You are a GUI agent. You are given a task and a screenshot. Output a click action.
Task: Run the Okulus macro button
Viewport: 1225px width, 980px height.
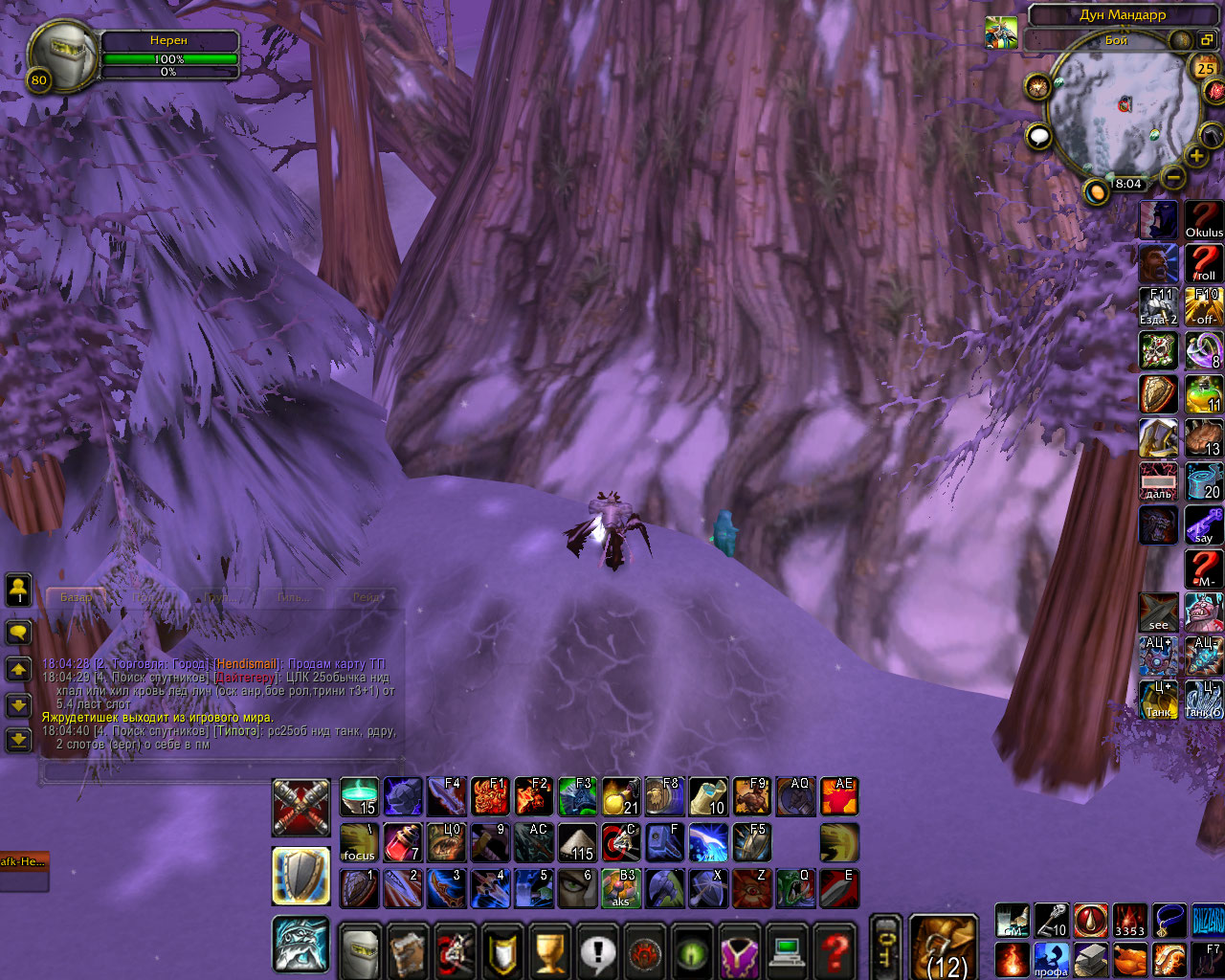pos(1204,220)
